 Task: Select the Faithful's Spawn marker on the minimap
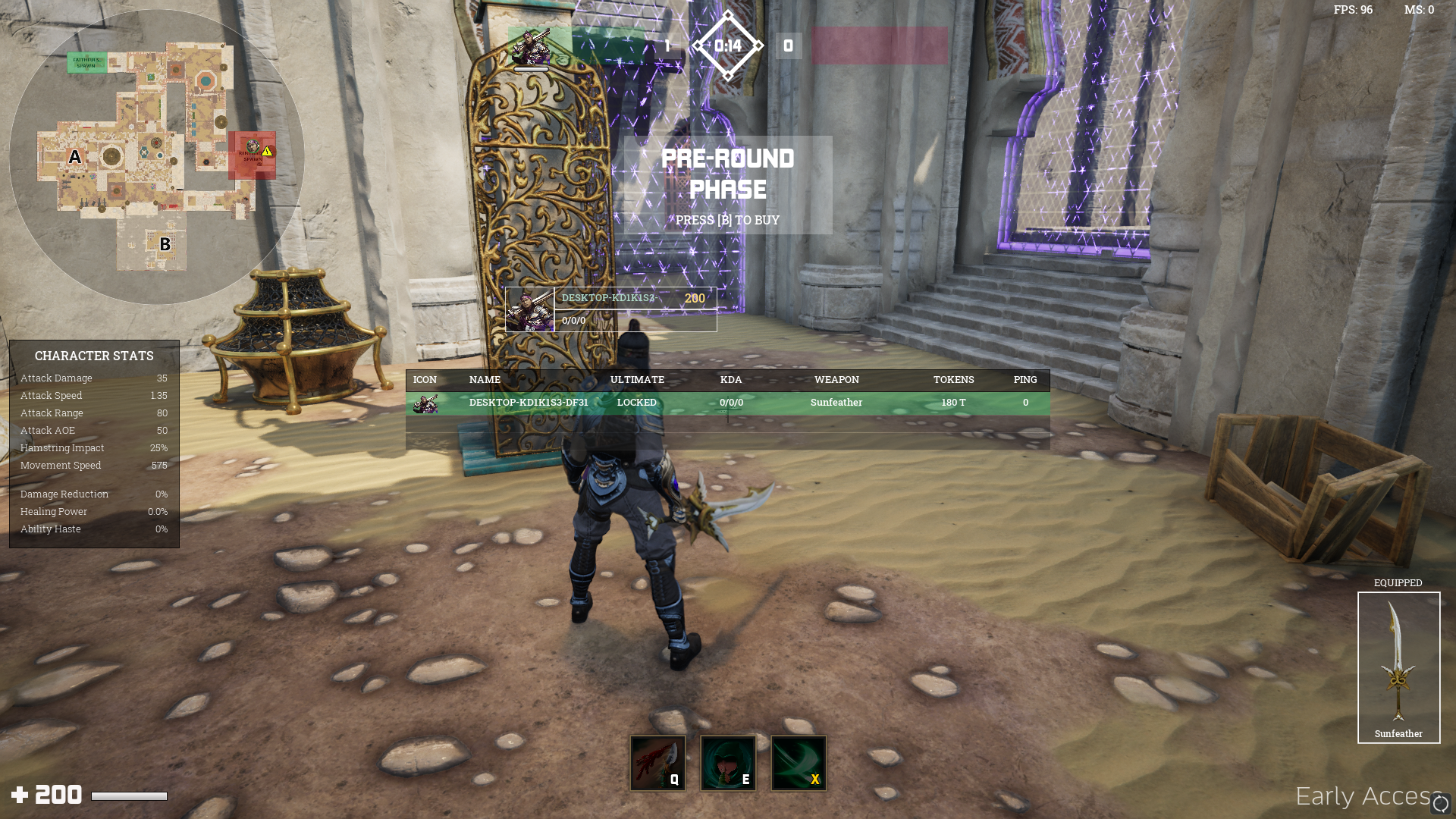87,62
